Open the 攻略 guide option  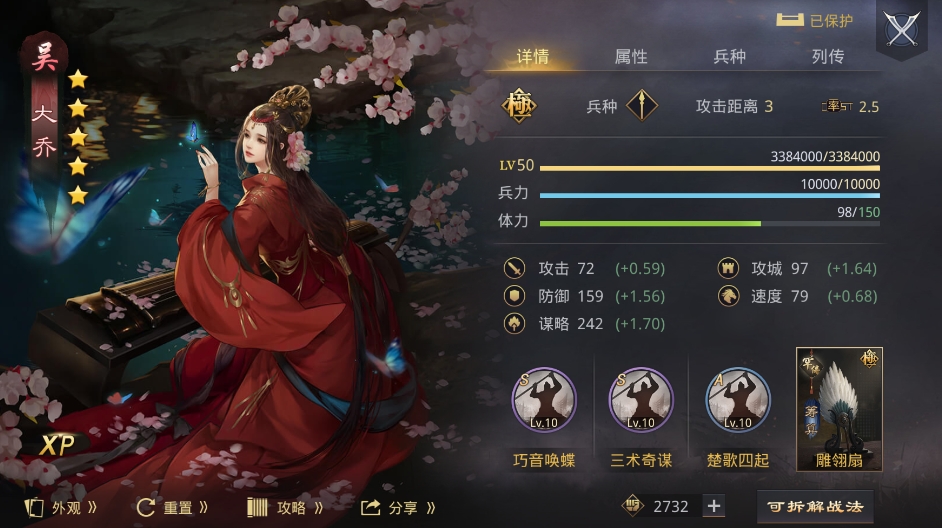coord(285,507)
